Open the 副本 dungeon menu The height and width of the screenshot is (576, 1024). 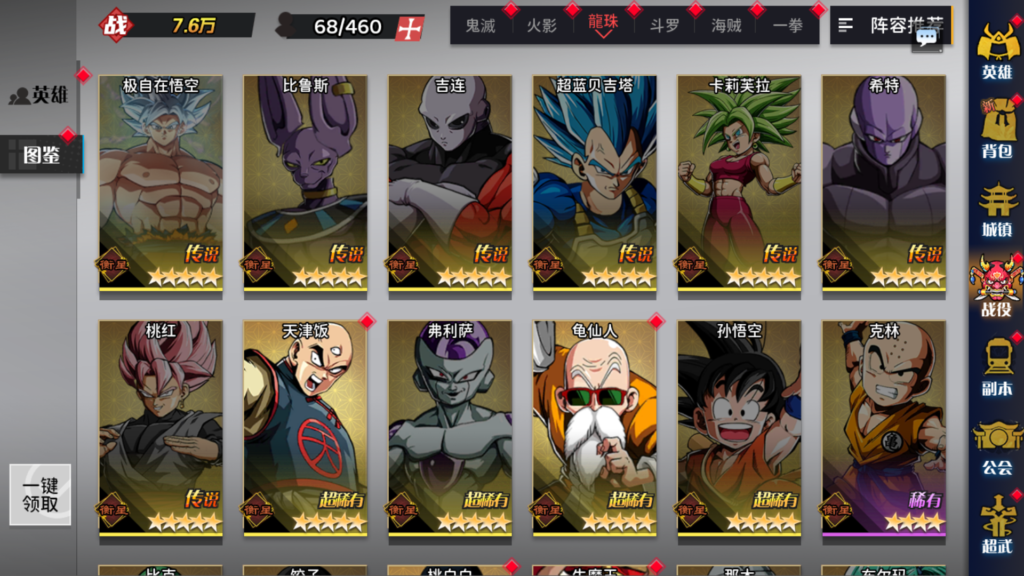pos(997,366)
